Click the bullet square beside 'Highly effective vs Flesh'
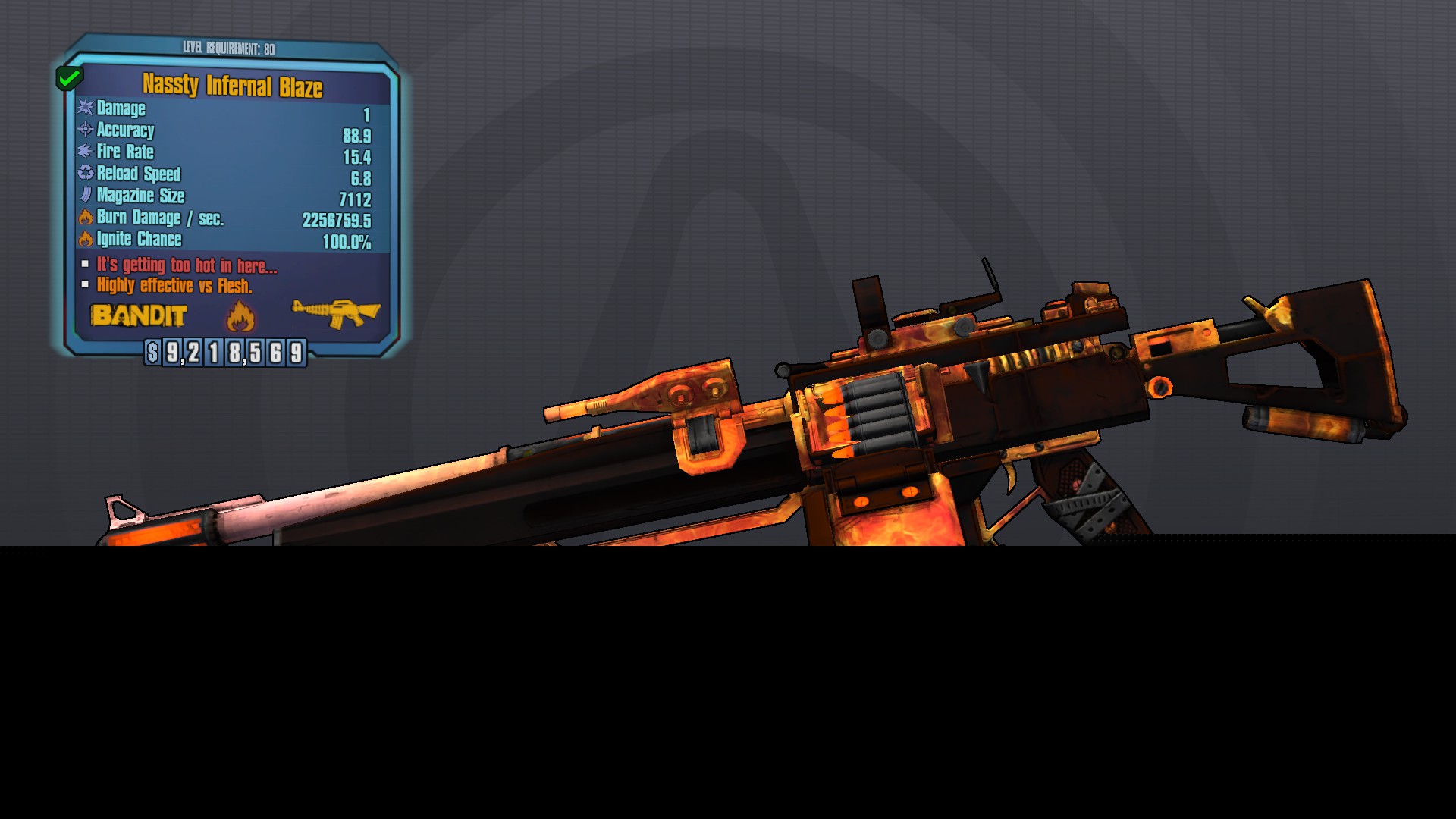This screenshot has width=1456, height=819. [83, 285]
